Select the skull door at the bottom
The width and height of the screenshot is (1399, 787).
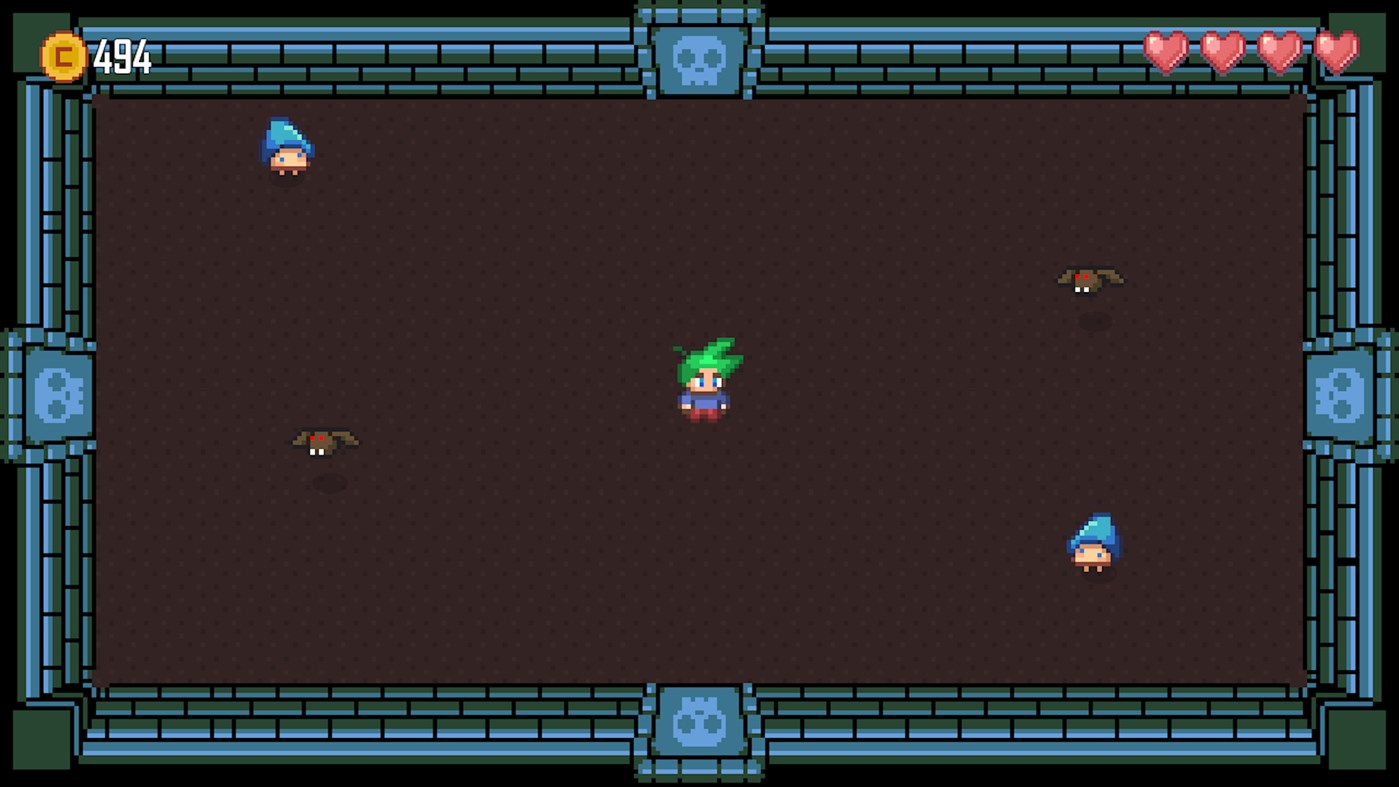[x=700, y=722]
